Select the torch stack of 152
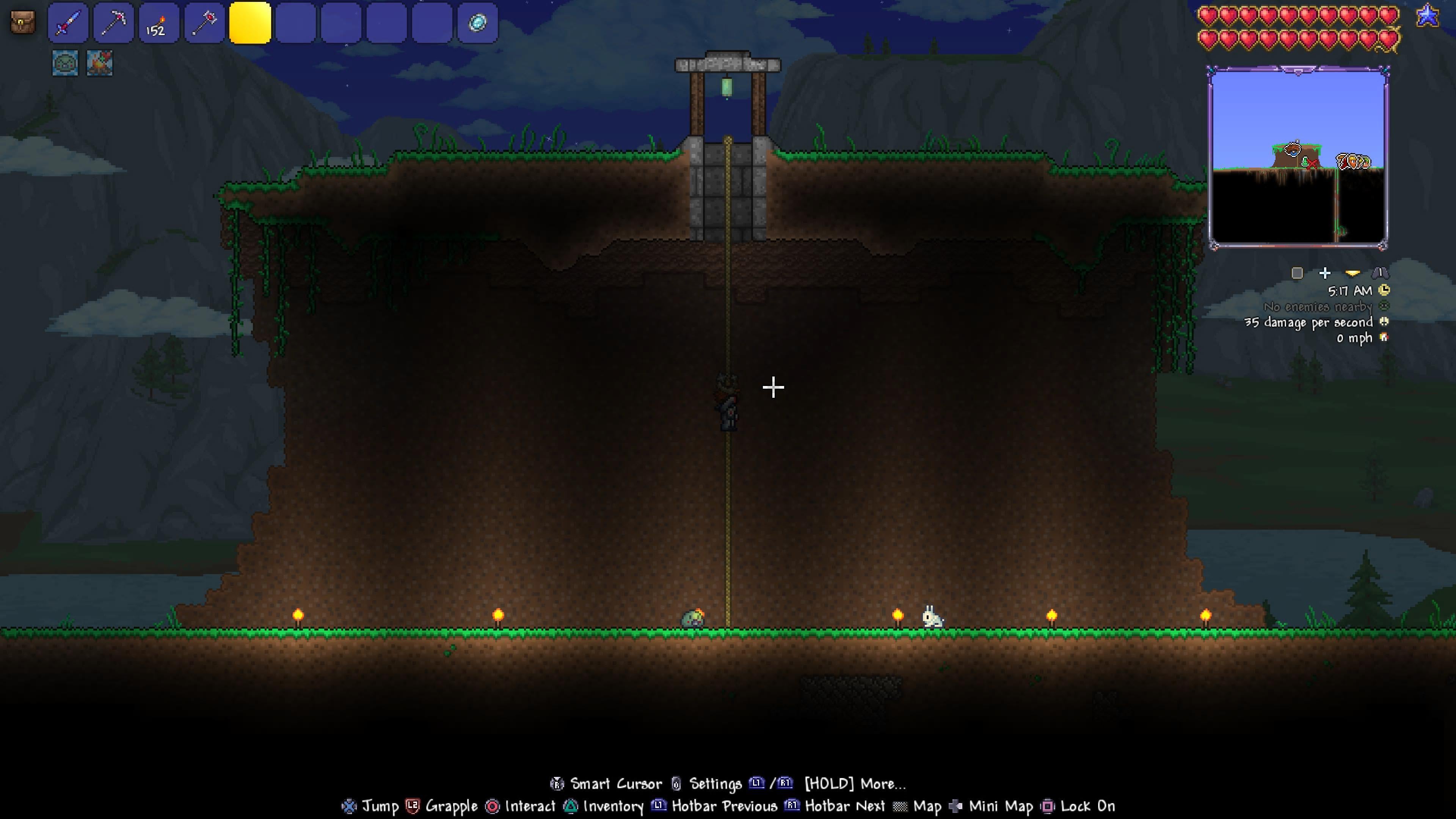This screenshot has width=1456, height=819. tap(159, 23)
